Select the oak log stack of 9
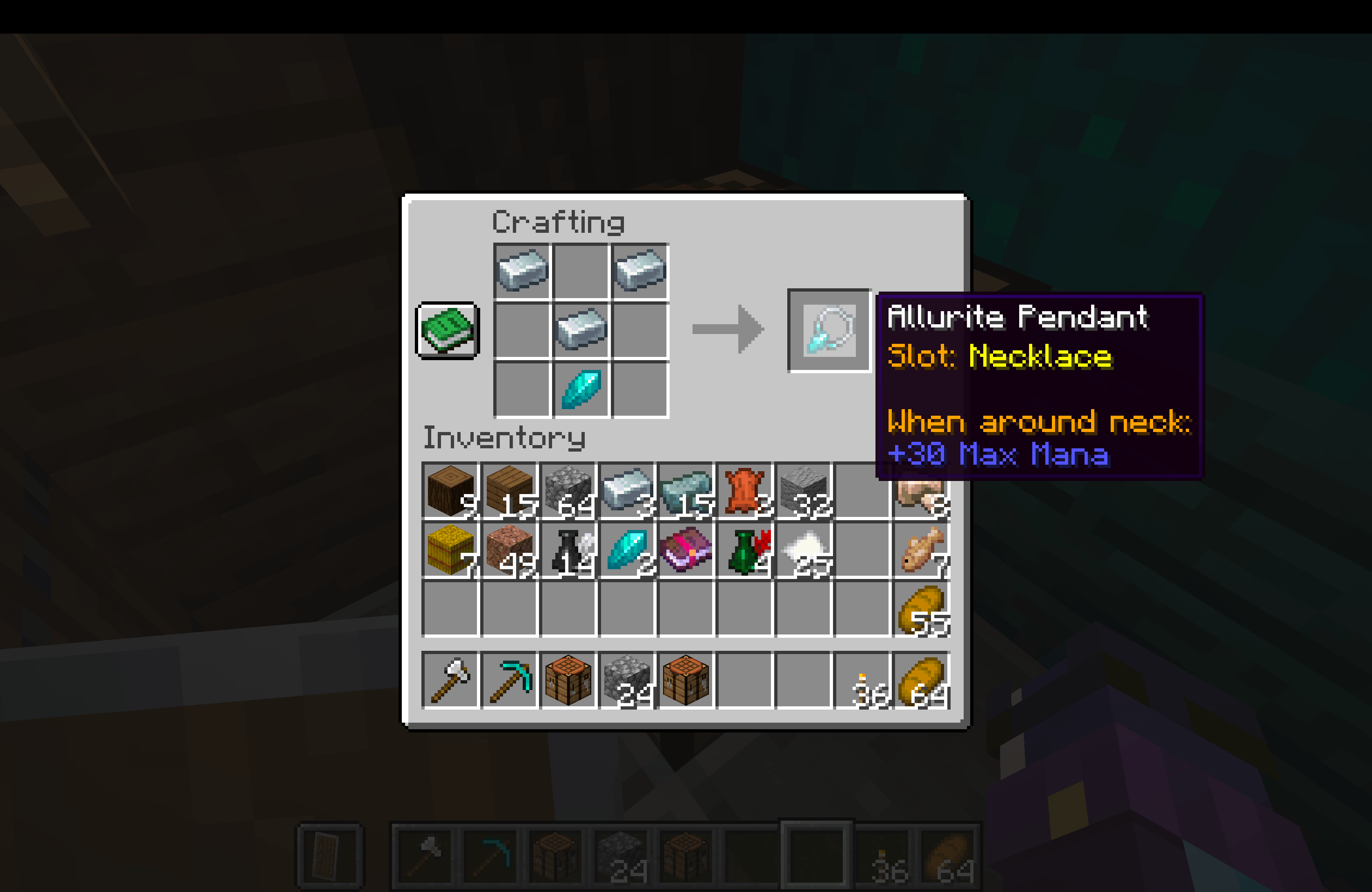 [x=451, y=493]
